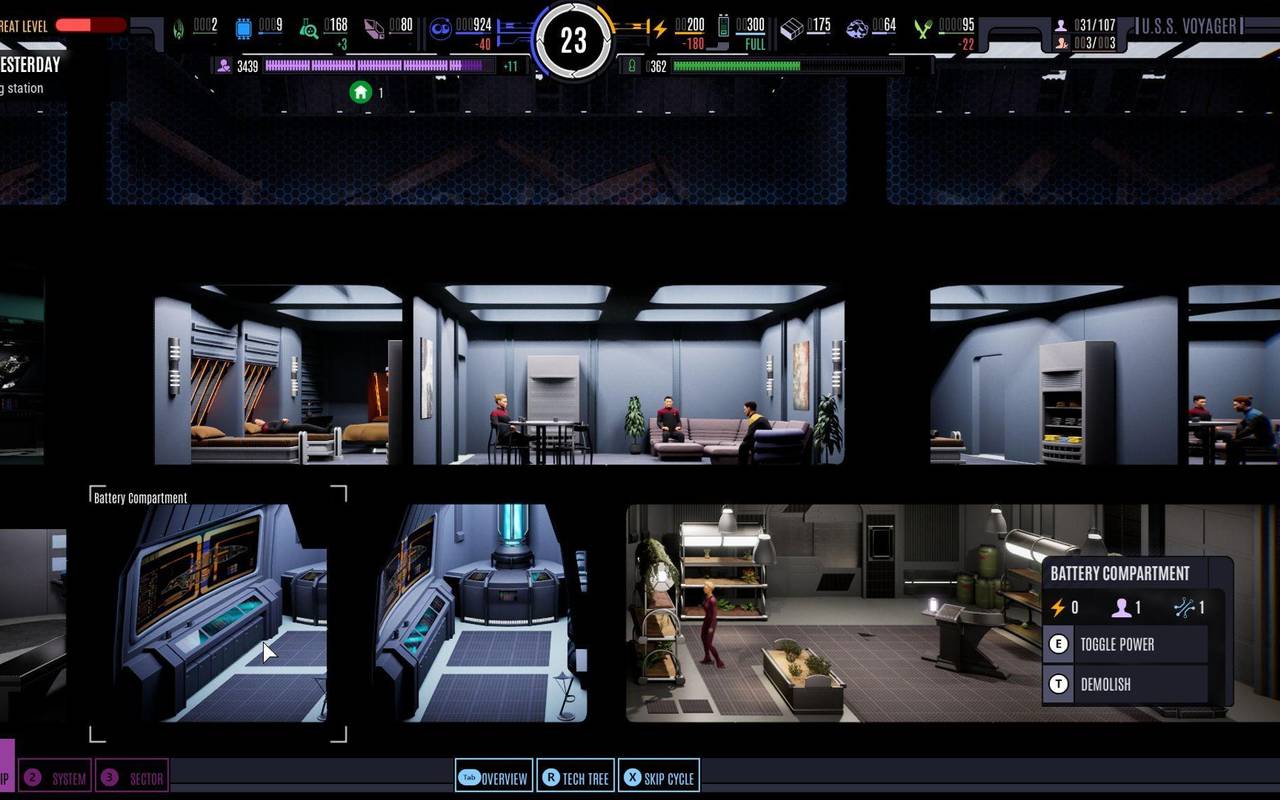The image size is (1280, 800).
Task: Open the TECH TREE
Action: click(576, 776)
